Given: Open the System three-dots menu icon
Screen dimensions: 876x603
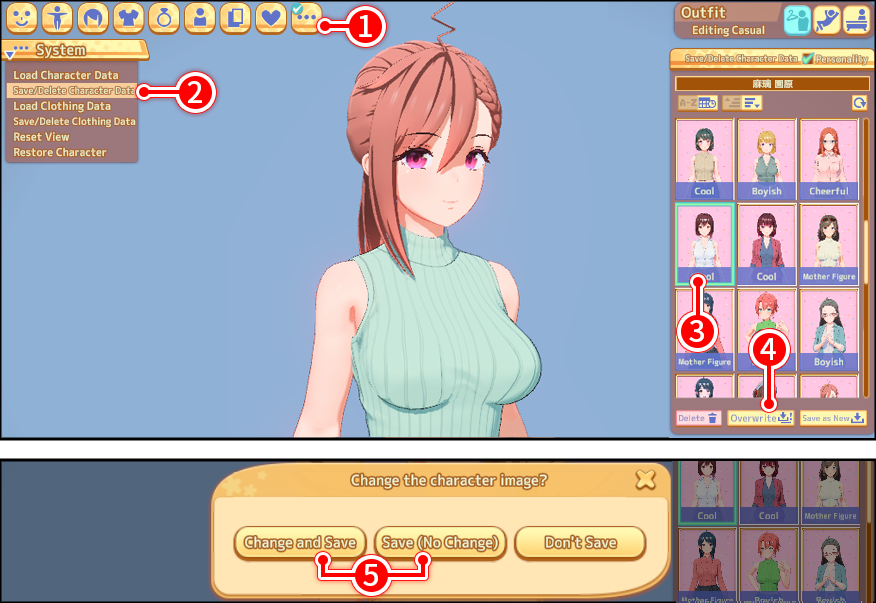Looking at the screenshot, I should (305, 18).
